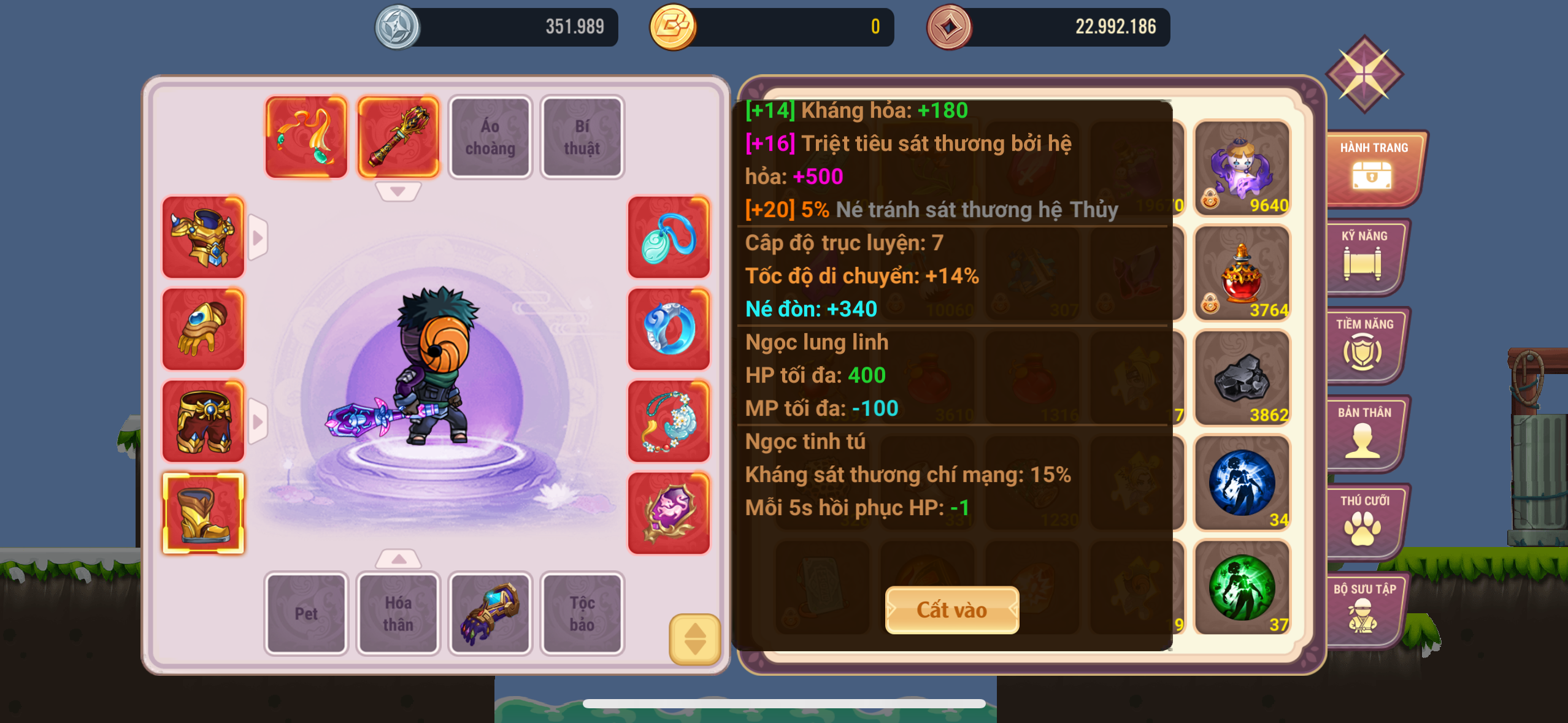
Task: Select the dark ore inventory item
Action: 1242,378
